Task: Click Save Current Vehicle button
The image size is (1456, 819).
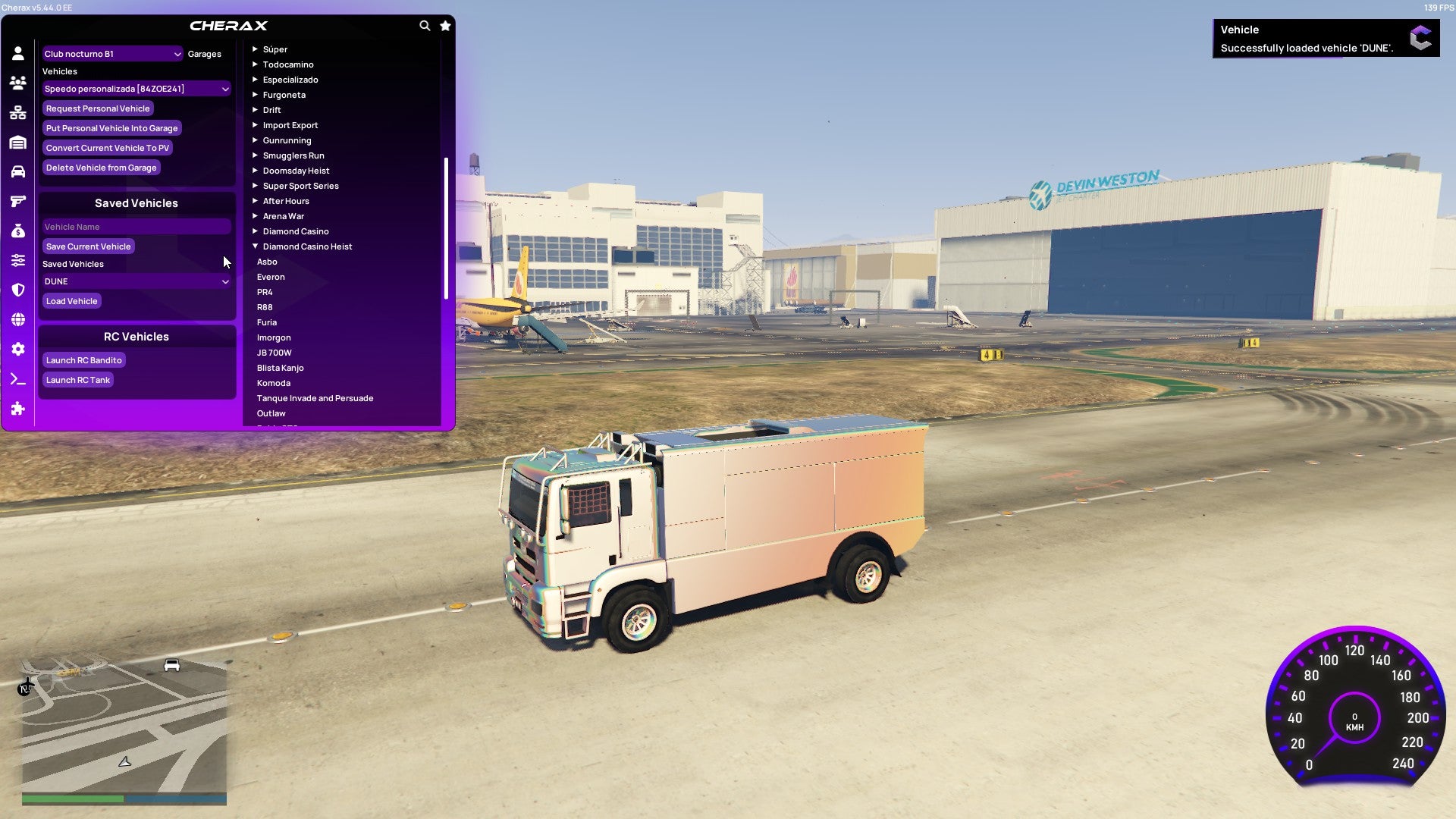Action: click(x=88, y=246)
